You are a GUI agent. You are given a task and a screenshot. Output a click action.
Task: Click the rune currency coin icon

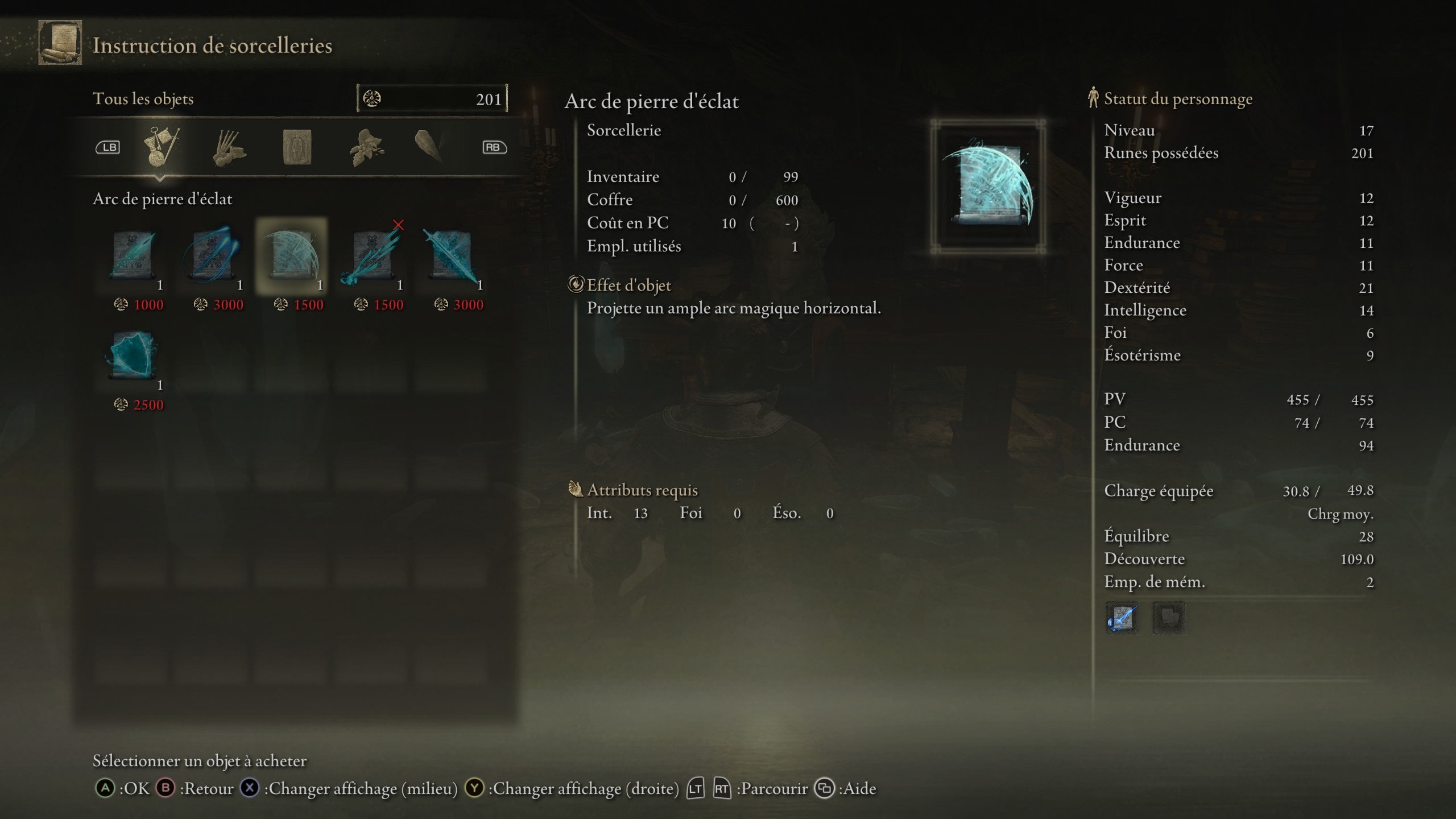tap(373, 98)
